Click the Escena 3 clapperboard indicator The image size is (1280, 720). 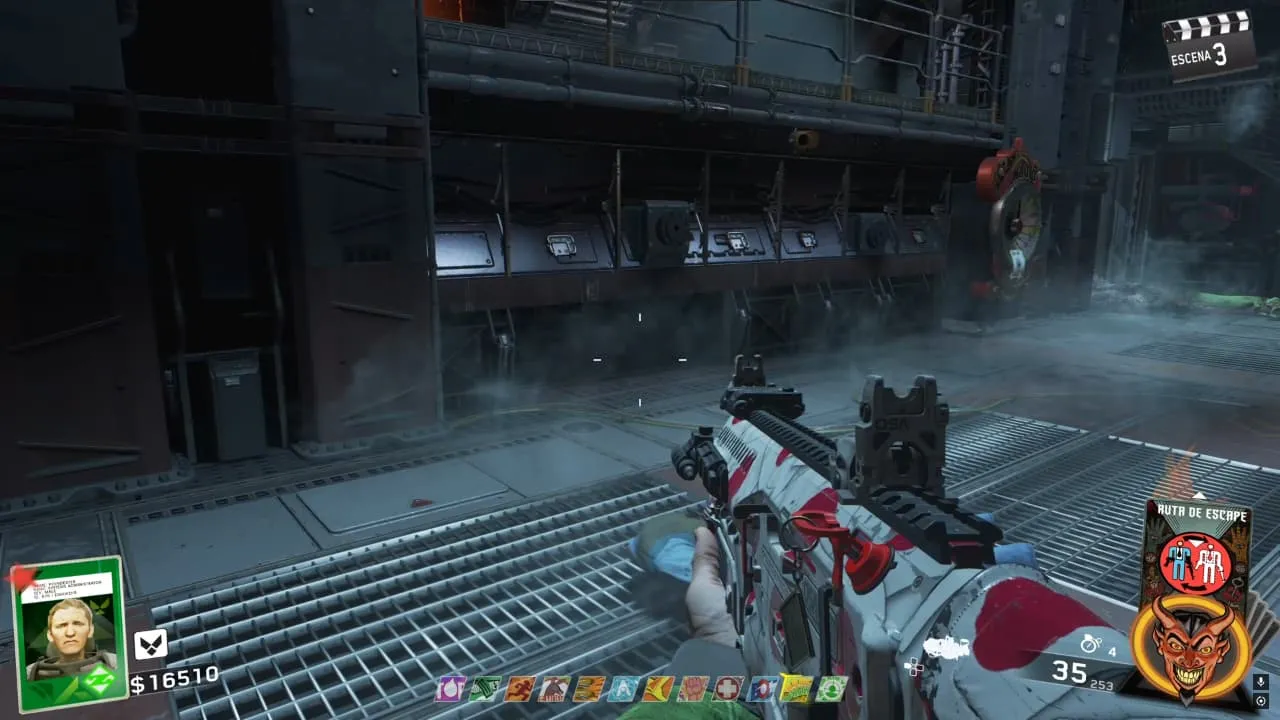tap(1209, 44)
